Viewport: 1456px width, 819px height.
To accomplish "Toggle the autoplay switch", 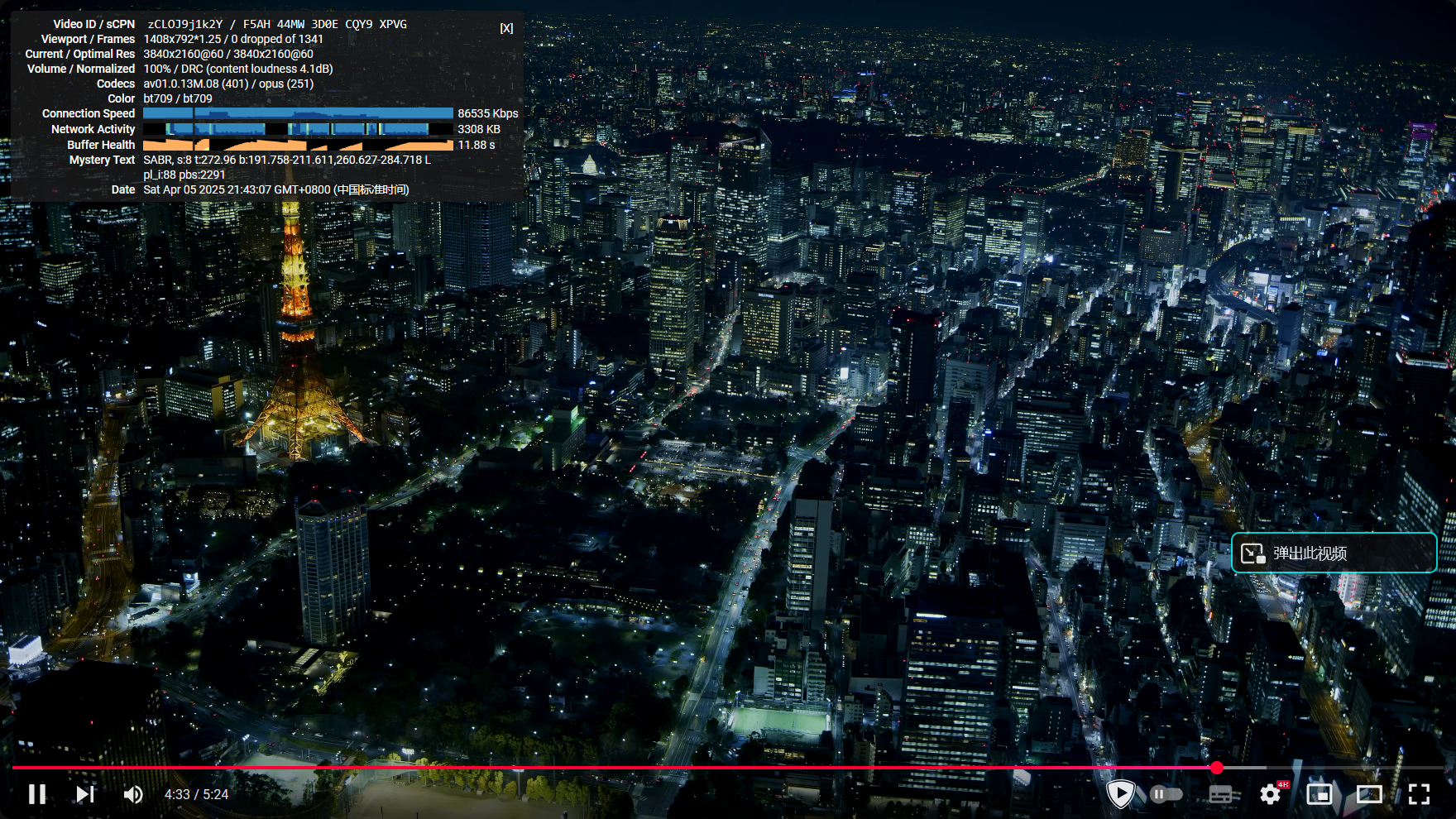I will (x=1166, y=794).
